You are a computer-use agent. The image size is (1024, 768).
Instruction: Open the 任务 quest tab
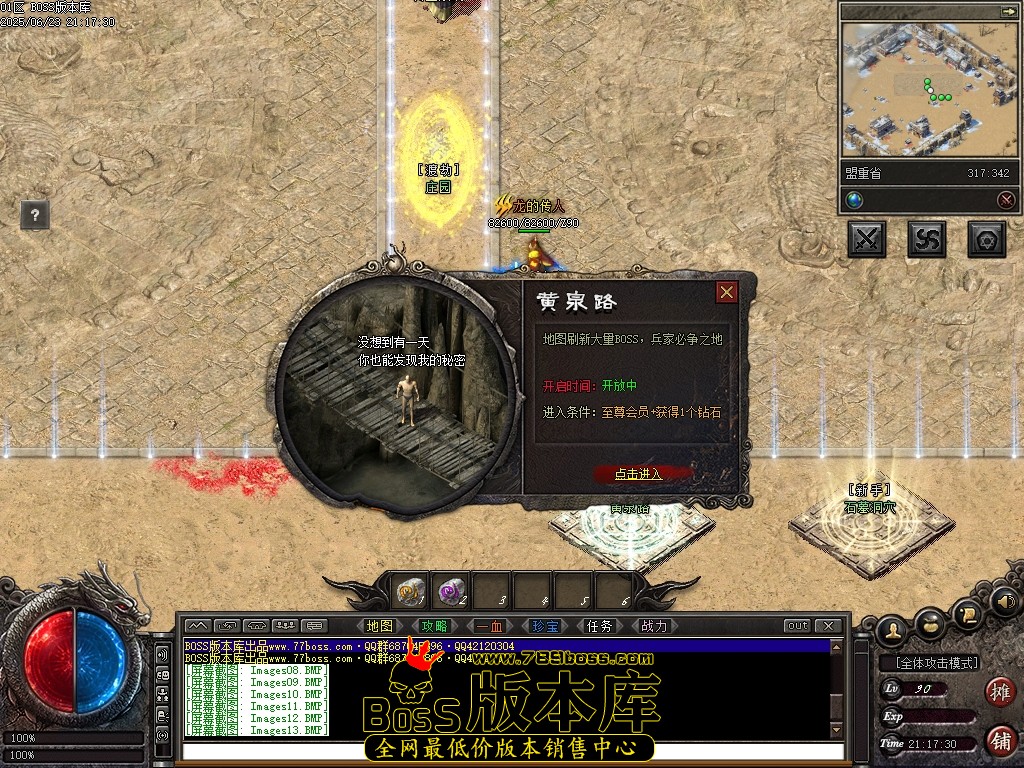[x=599, y=626]
